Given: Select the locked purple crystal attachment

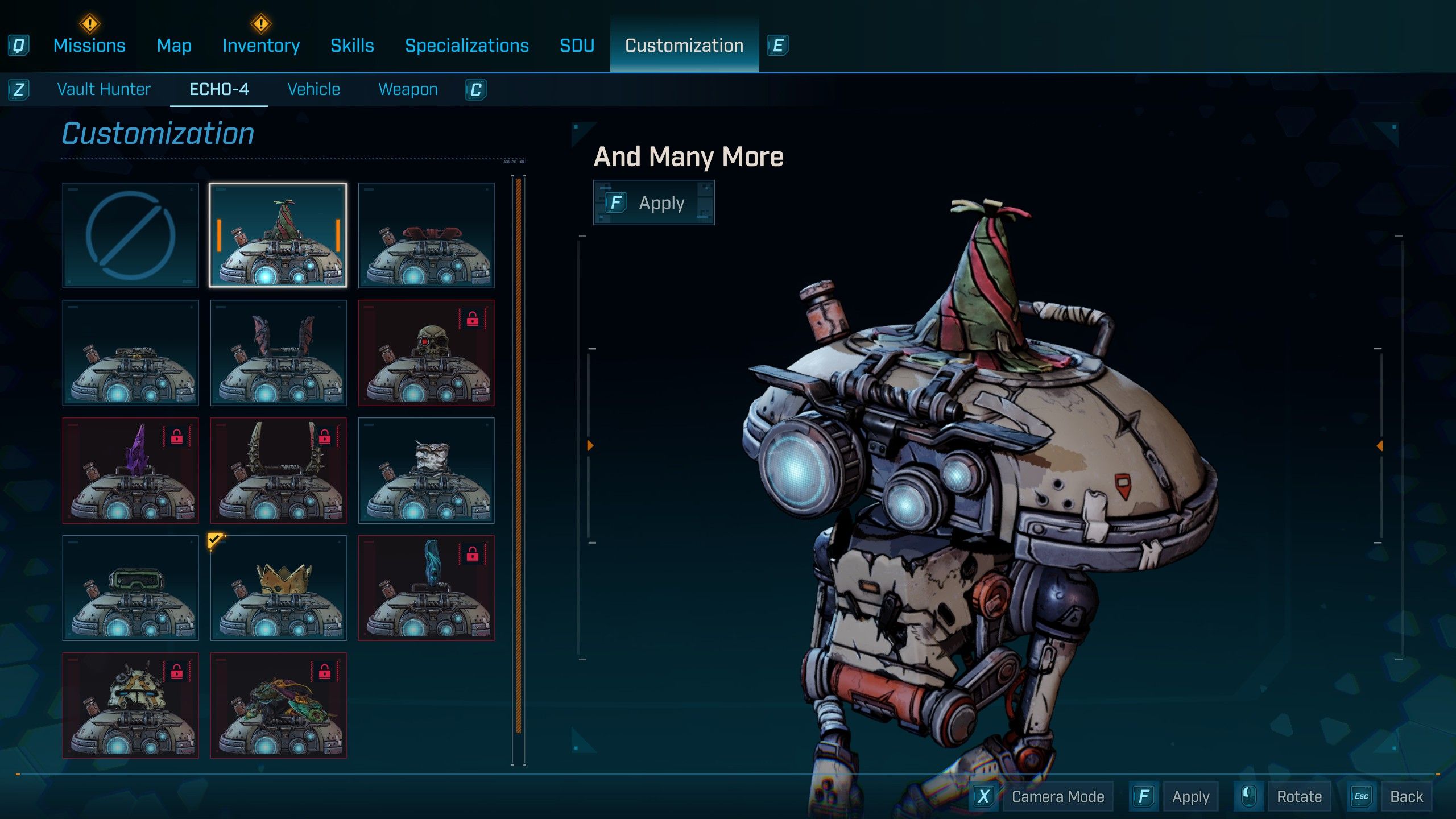Looking at the screenshot, I should coord(130,470).
